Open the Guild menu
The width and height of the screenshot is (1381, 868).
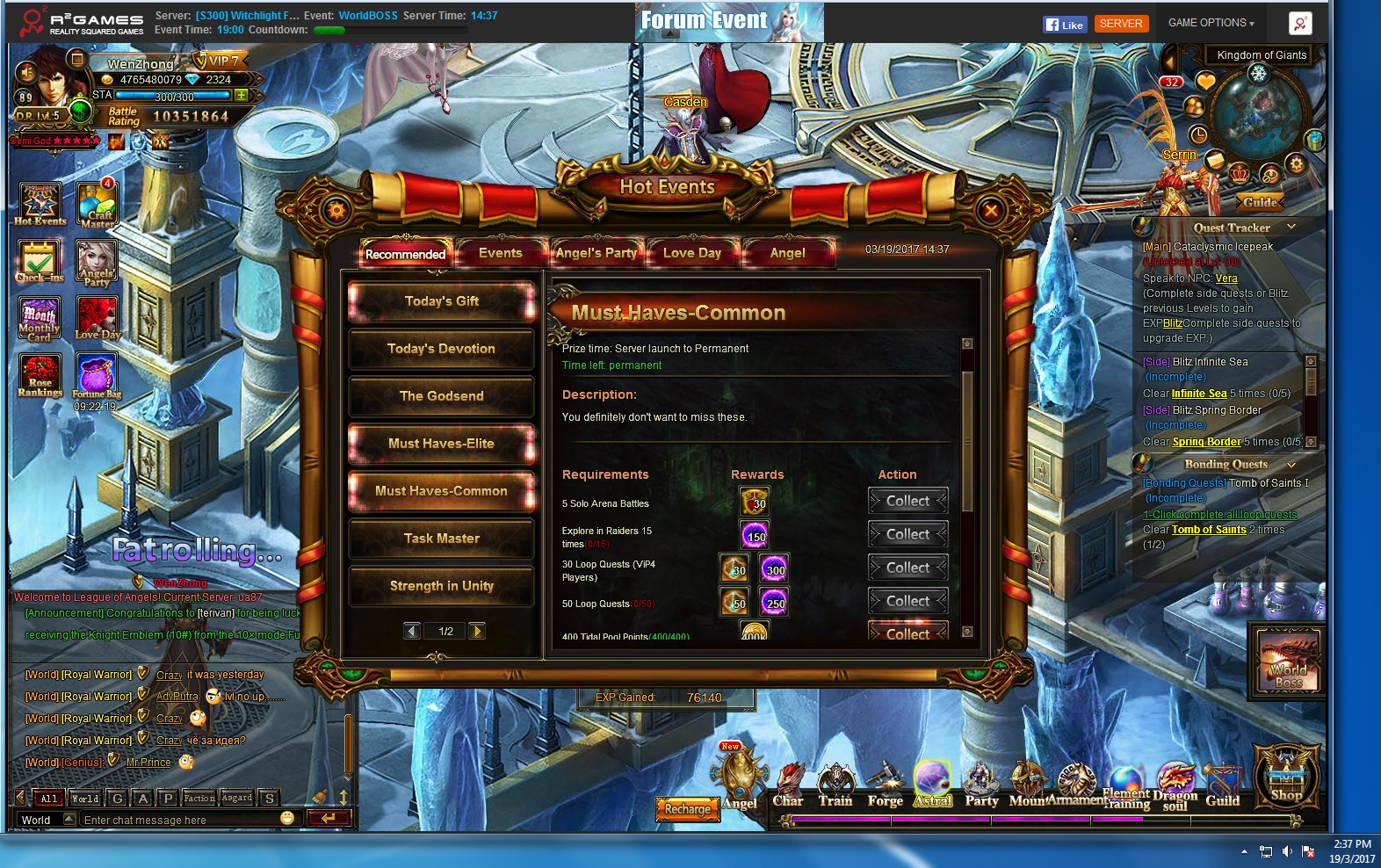pyautogui.click(x=1222, y=785)
